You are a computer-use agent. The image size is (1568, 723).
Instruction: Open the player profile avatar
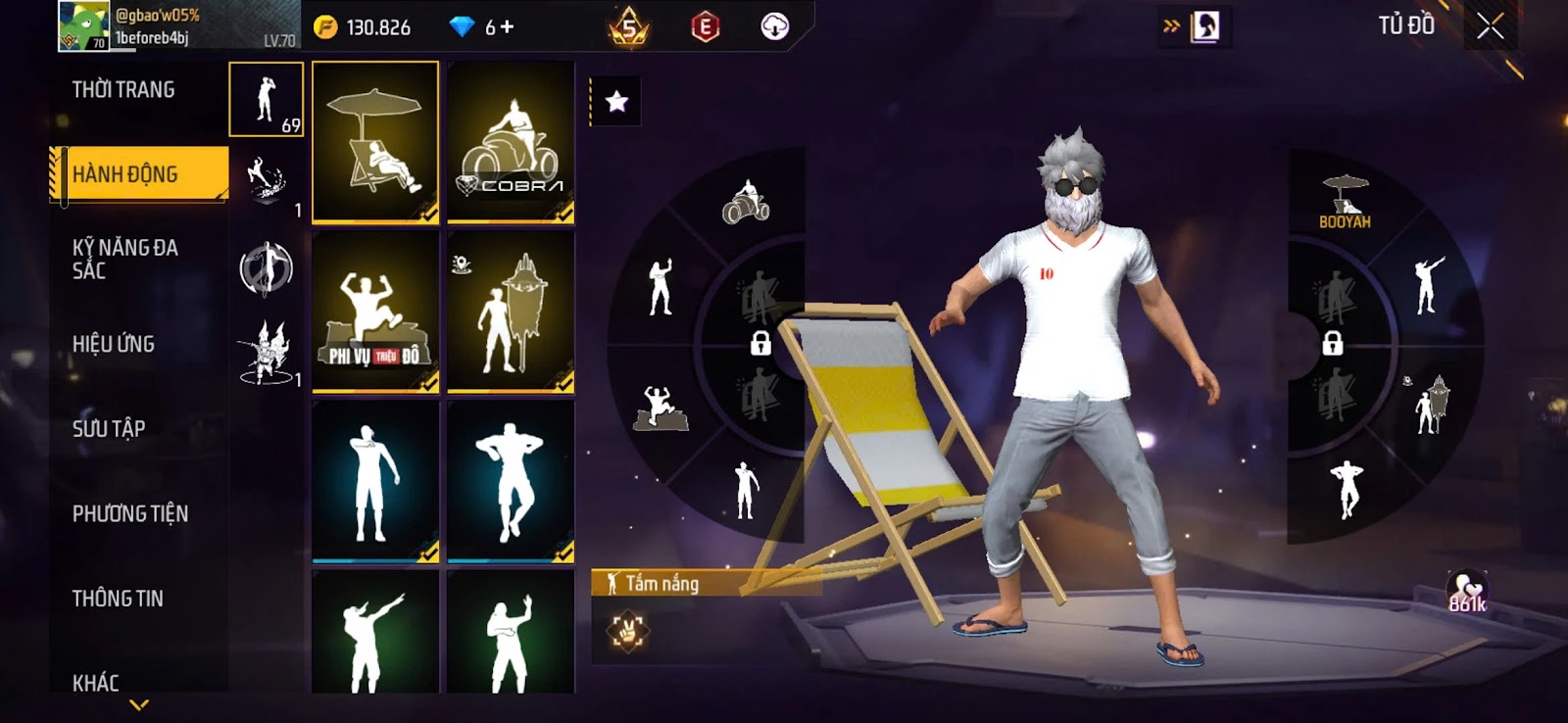tap(83, 25)
